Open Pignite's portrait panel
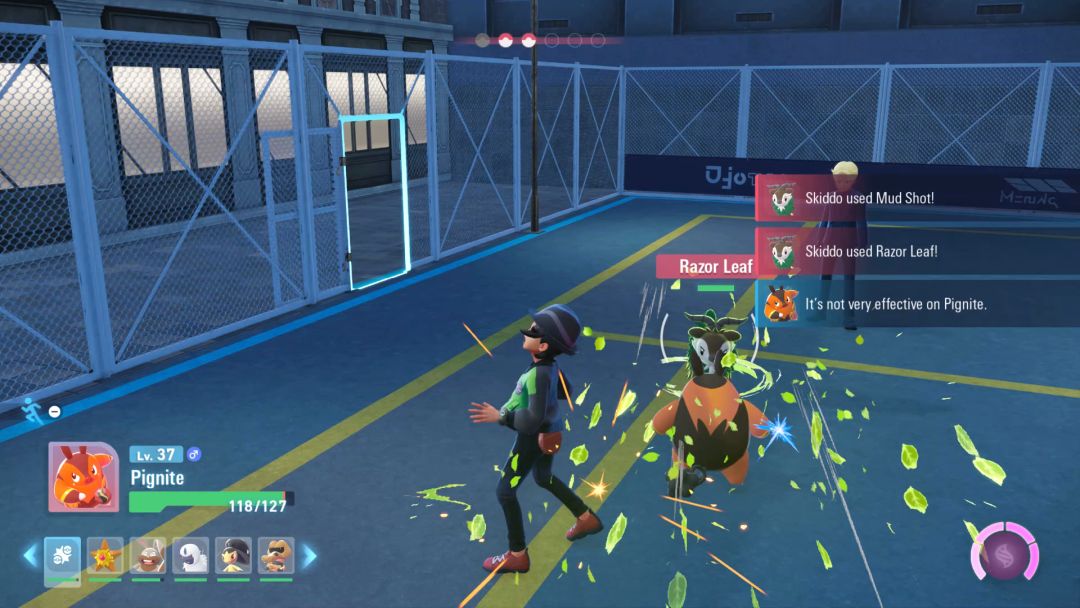 (83, 477)
